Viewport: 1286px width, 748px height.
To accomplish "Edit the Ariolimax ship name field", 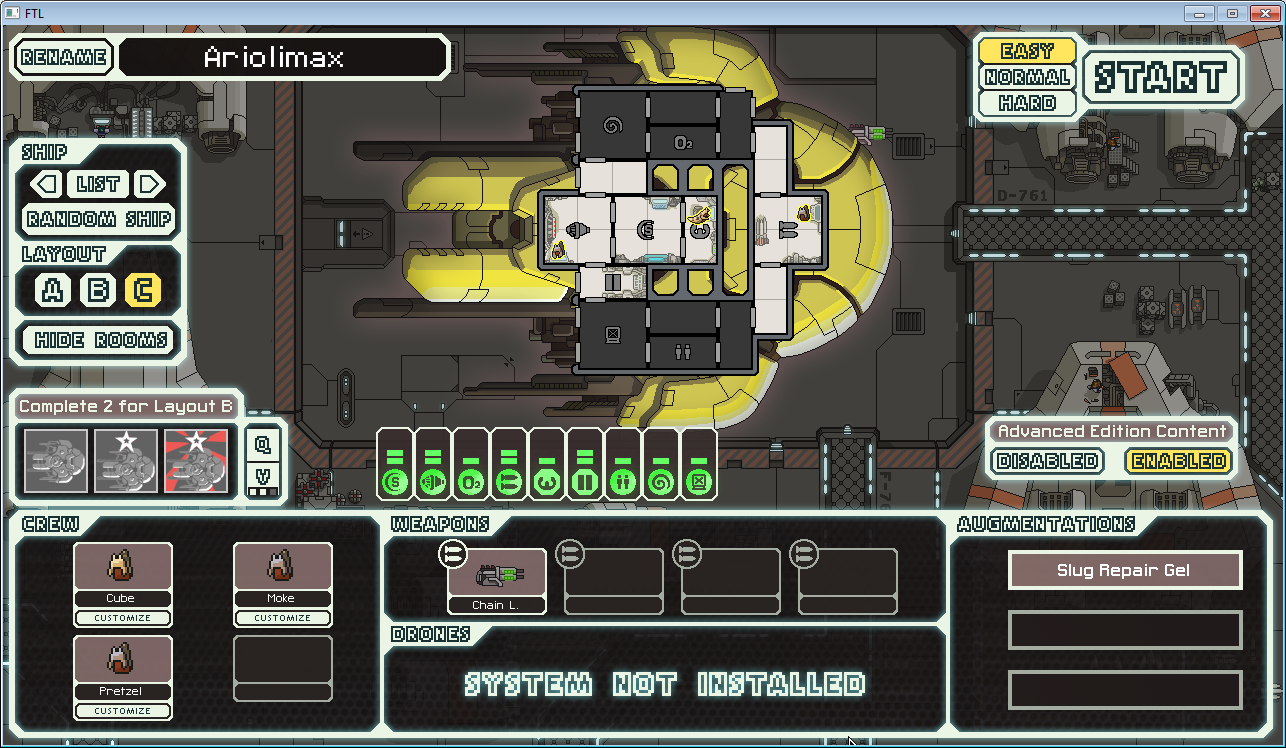I will coord(283,57).
